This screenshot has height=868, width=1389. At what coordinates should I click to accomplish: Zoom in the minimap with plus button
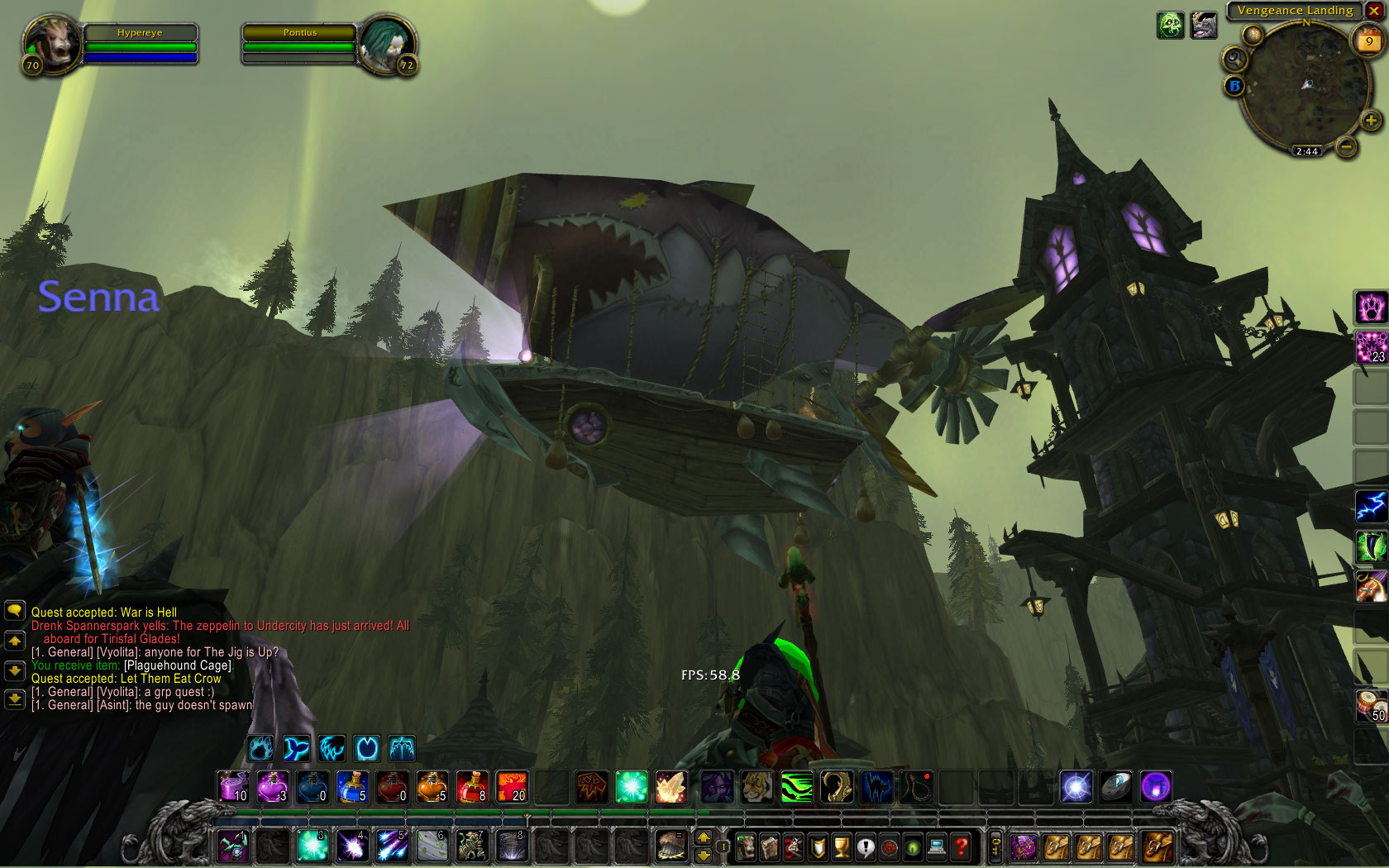(x=1371, y=121)
